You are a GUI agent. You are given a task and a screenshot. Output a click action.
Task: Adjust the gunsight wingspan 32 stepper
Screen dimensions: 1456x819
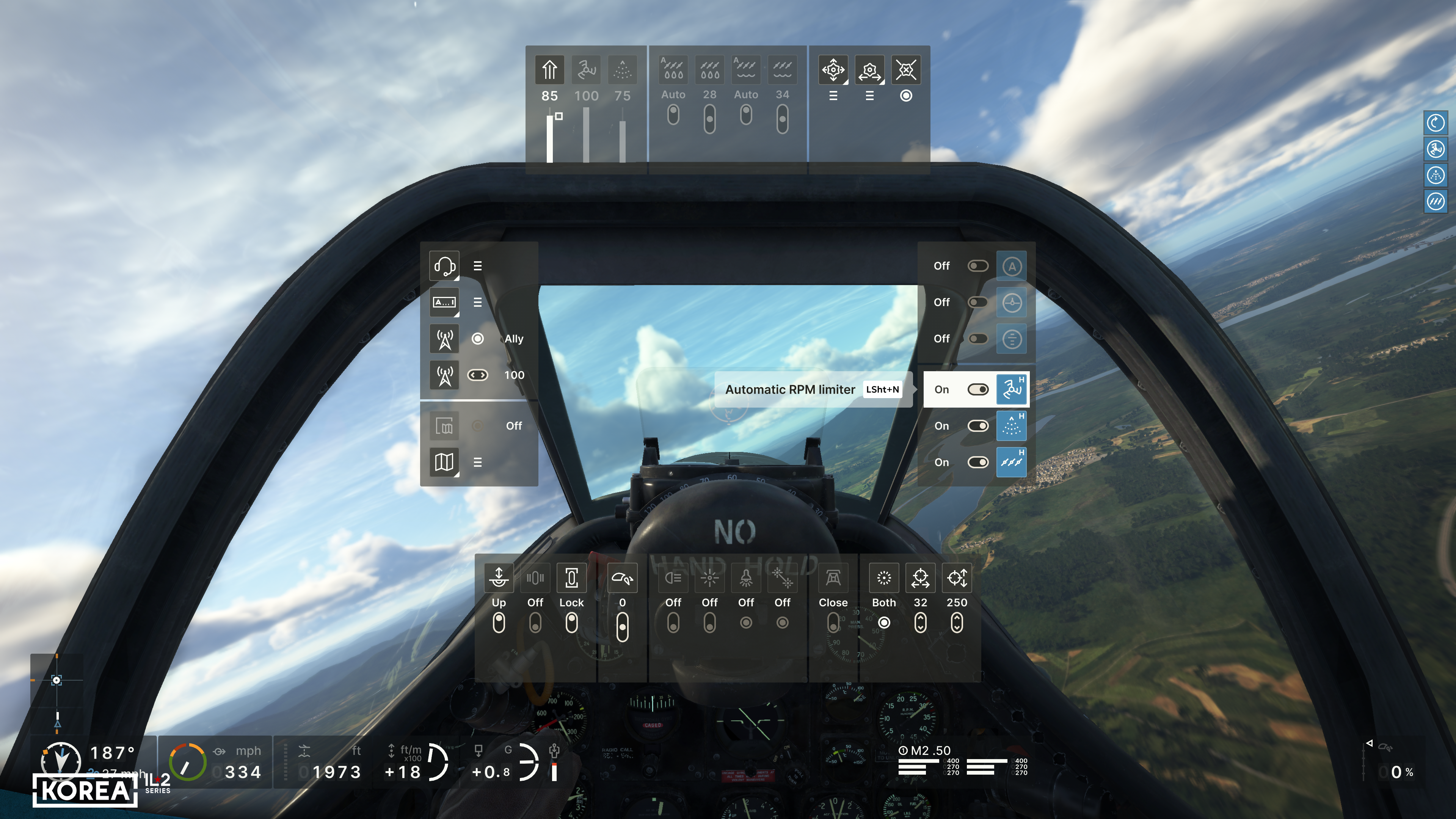coord(920,622)
